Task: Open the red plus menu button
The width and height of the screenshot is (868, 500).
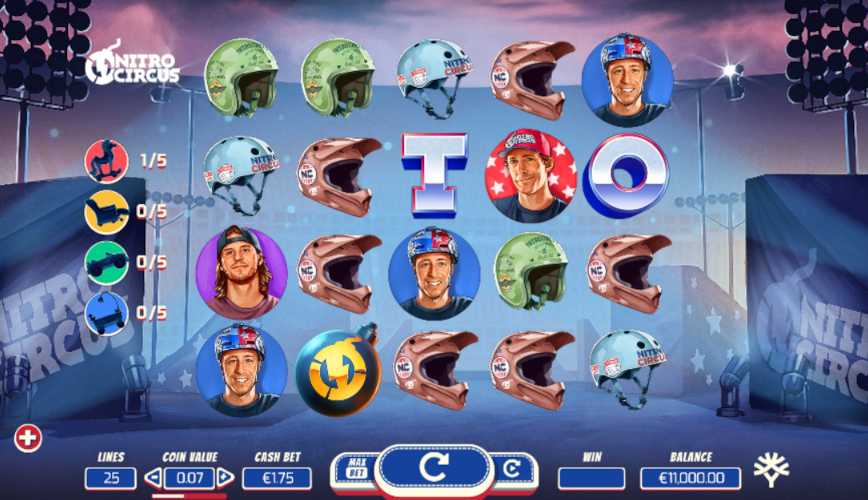Action: coord(28,438)
